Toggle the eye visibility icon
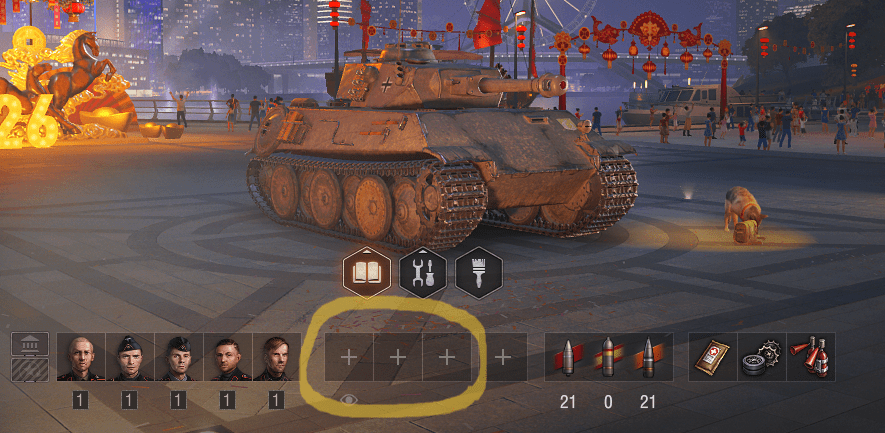885x433 pixels. tap(349, 400)
